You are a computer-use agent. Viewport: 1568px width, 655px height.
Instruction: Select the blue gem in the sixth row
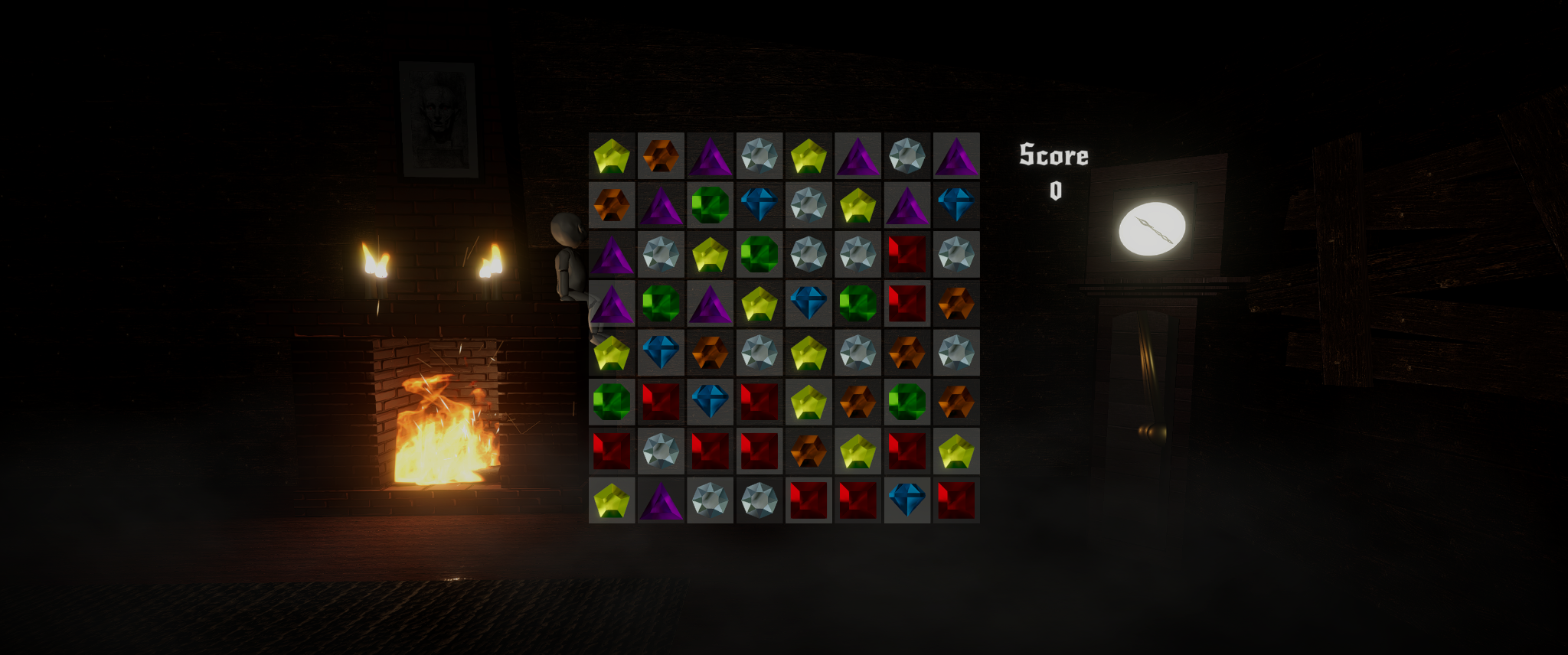710,402
